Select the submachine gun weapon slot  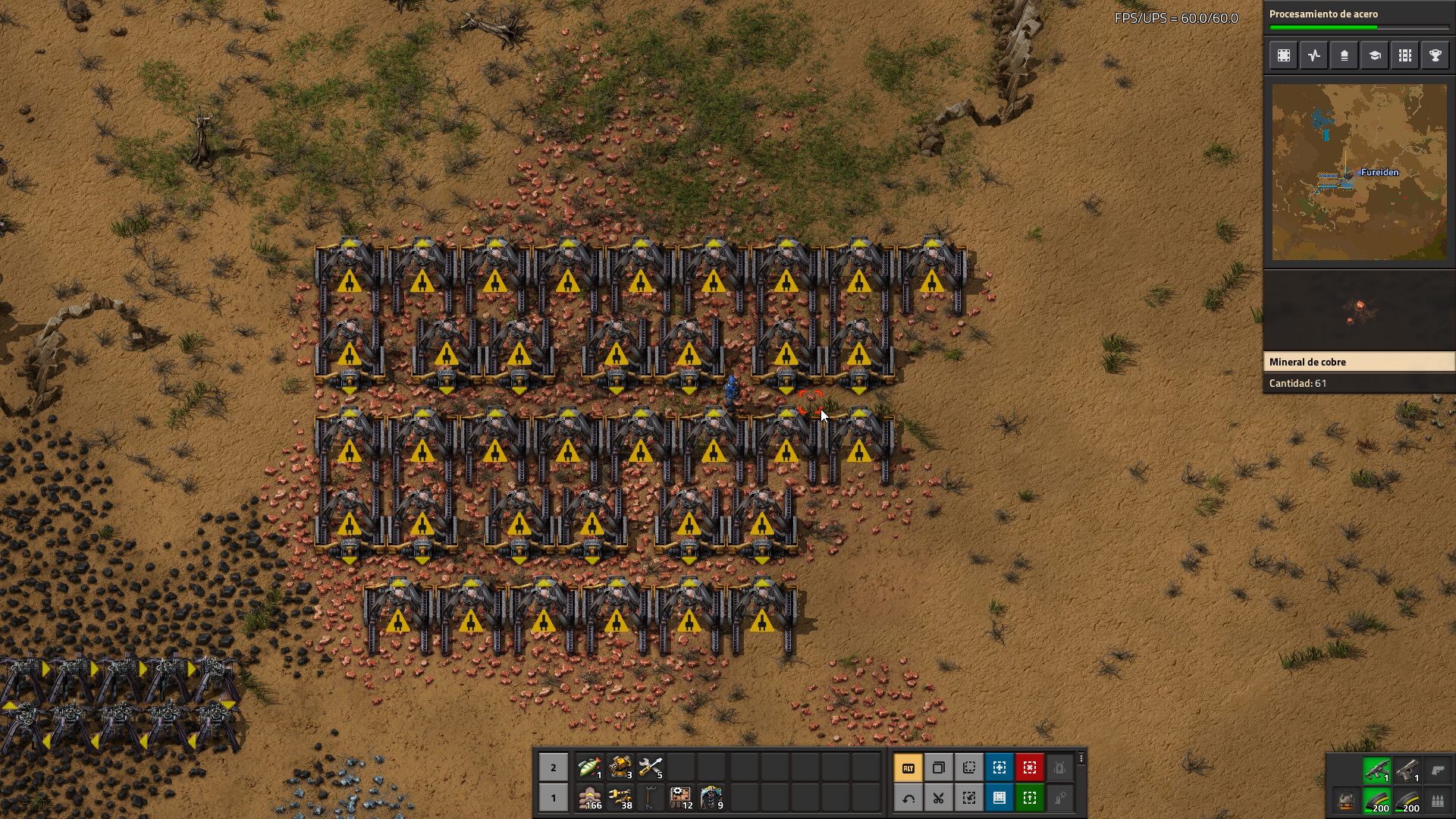(1377, 770)
